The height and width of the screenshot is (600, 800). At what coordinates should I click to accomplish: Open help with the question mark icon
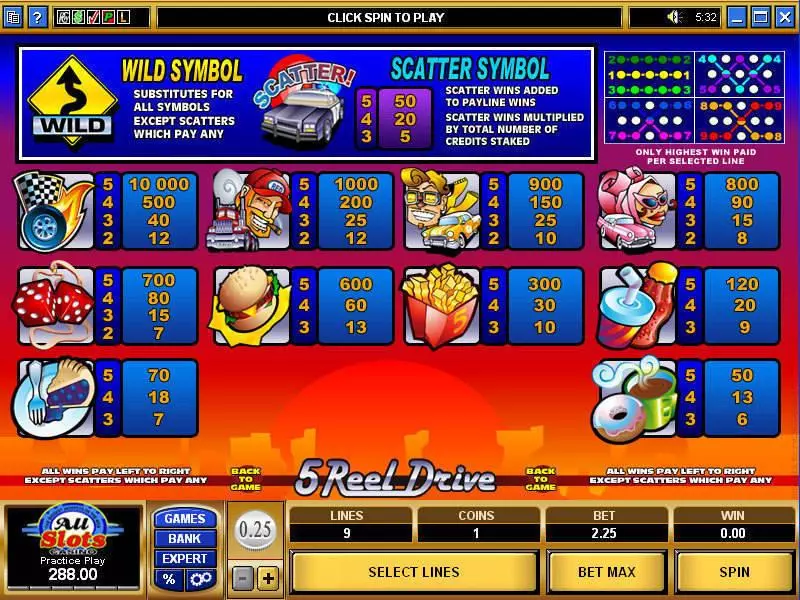pos(38,17)
